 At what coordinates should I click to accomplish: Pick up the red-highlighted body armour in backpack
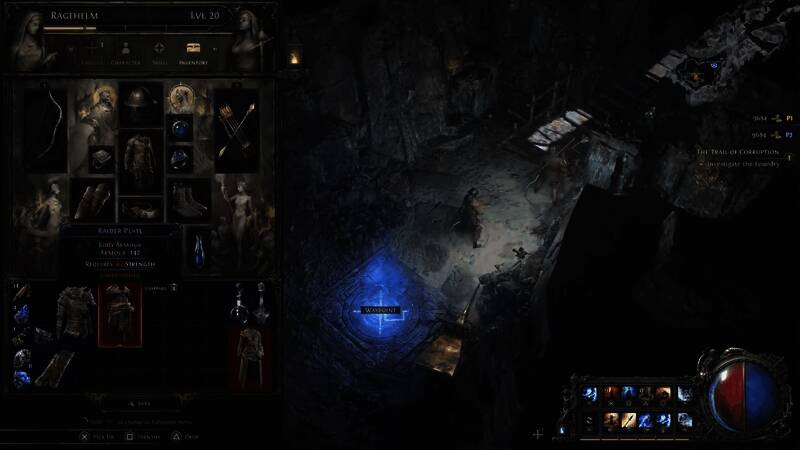coord(119,313)
